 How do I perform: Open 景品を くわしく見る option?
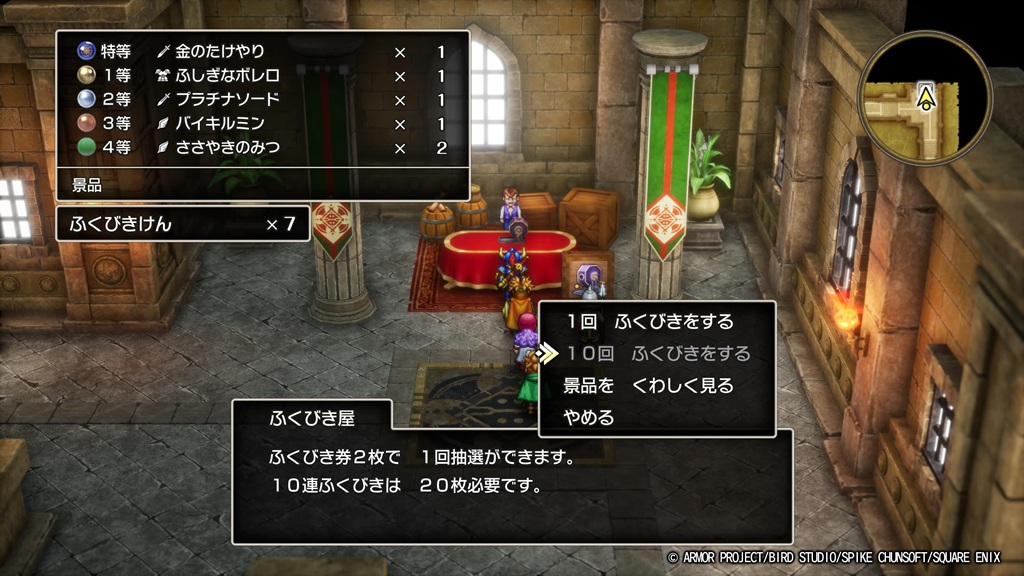(x=648, y=386)
